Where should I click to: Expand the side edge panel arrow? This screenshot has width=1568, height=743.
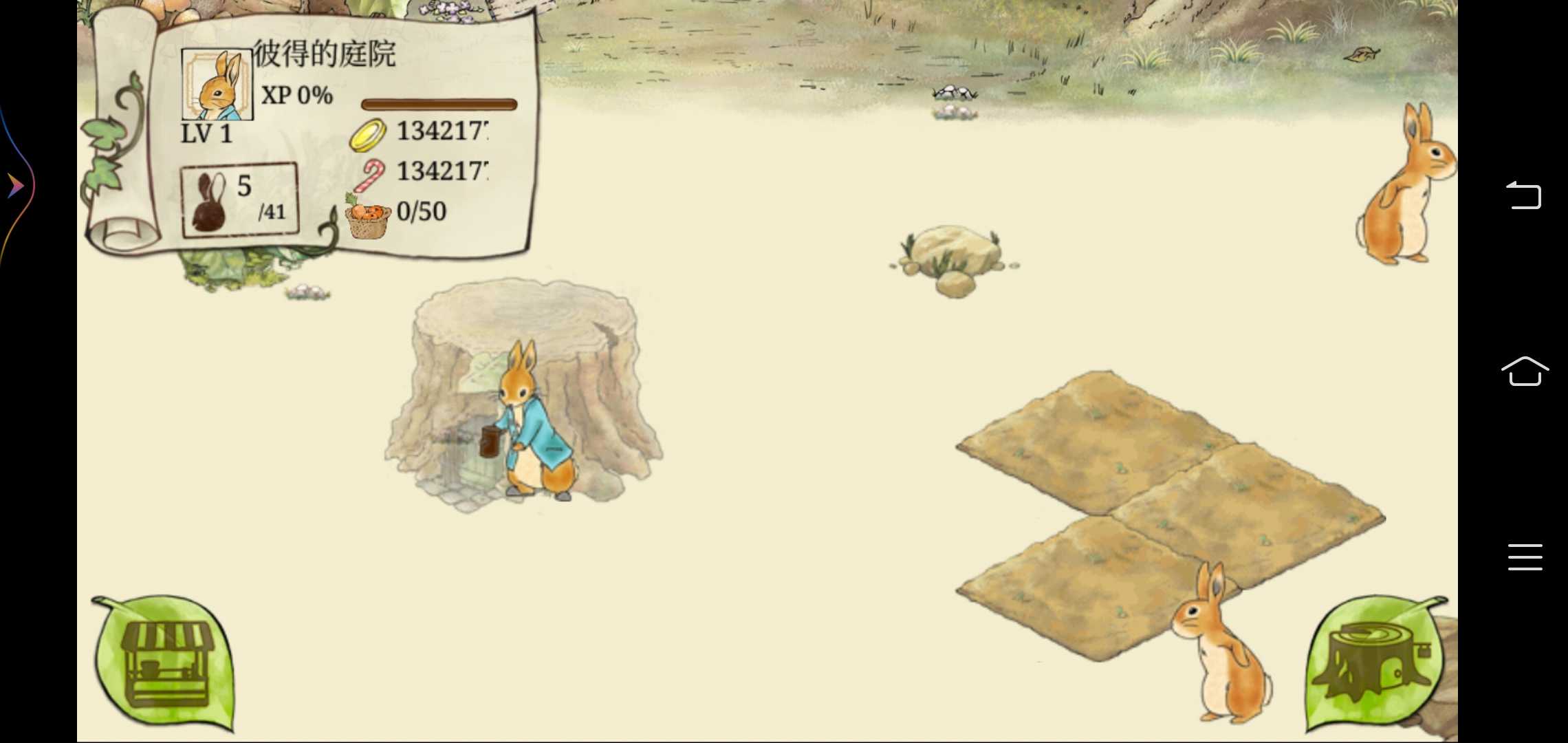coord(15,186)
